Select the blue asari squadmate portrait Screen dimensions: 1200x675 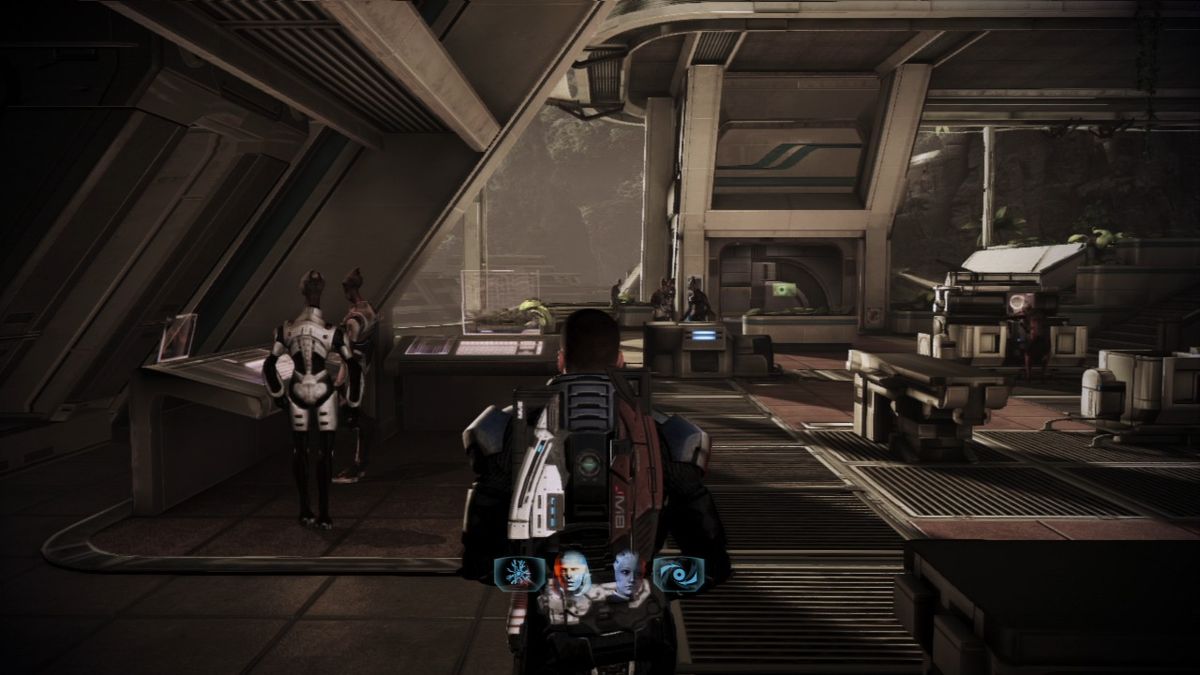click(x=627, y=573)
